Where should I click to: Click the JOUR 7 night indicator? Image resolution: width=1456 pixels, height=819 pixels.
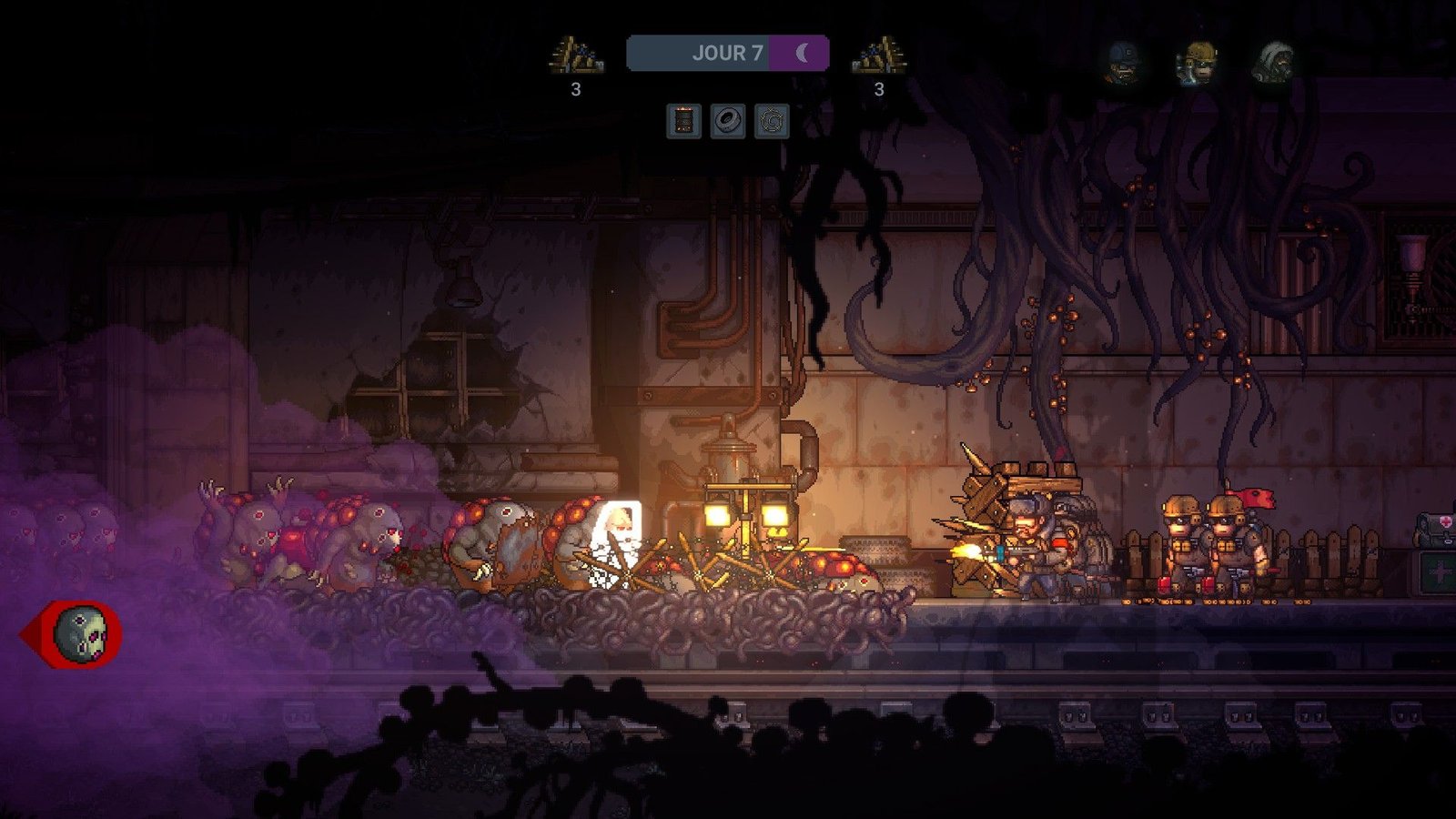point(727,53)
